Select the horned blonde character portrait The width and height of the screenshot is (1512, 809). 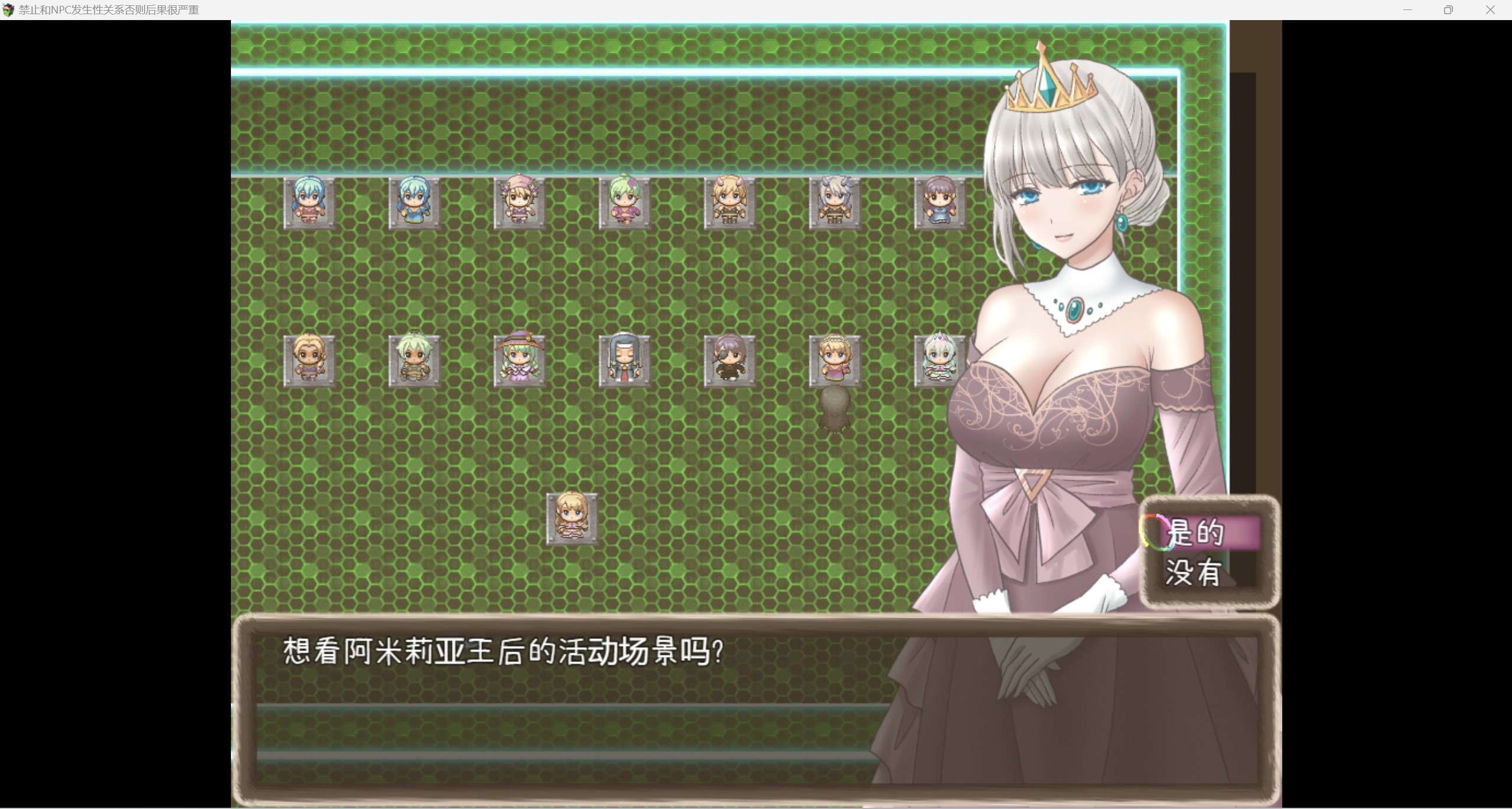pos(729,204)
